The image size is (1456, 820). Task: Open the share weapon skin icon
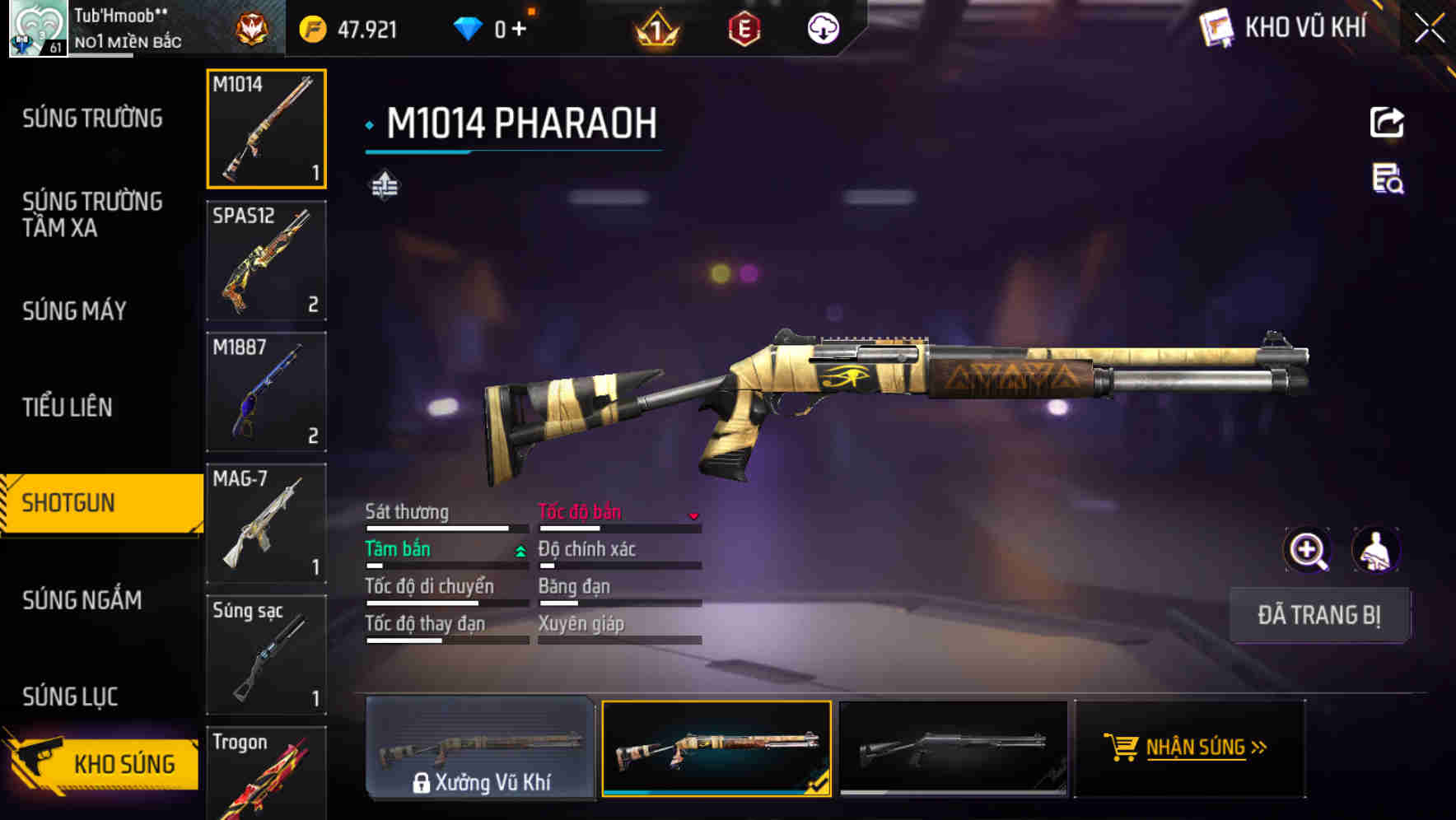coord(1388,122)
